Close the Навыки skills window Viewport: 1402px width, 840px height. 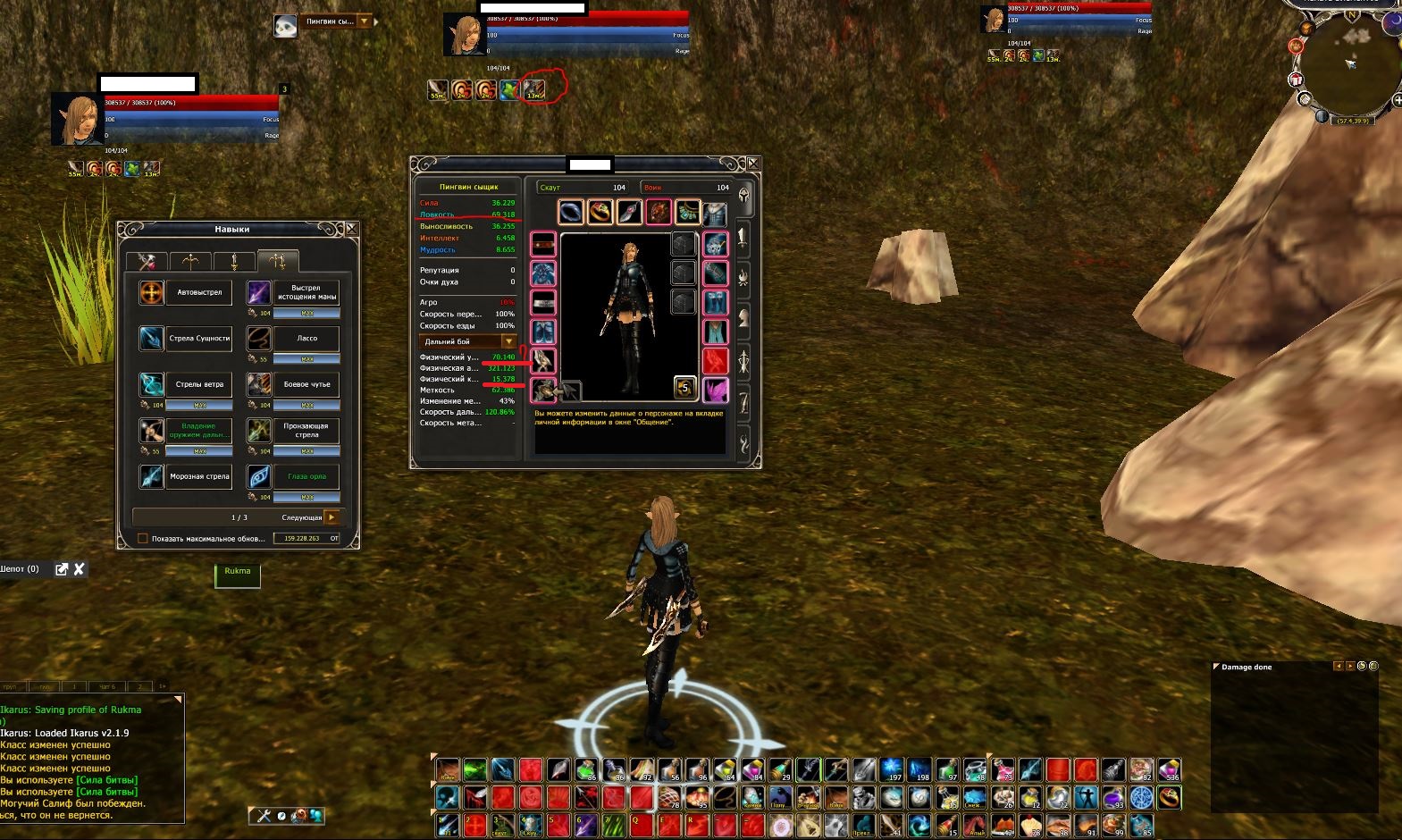[351, 230]
